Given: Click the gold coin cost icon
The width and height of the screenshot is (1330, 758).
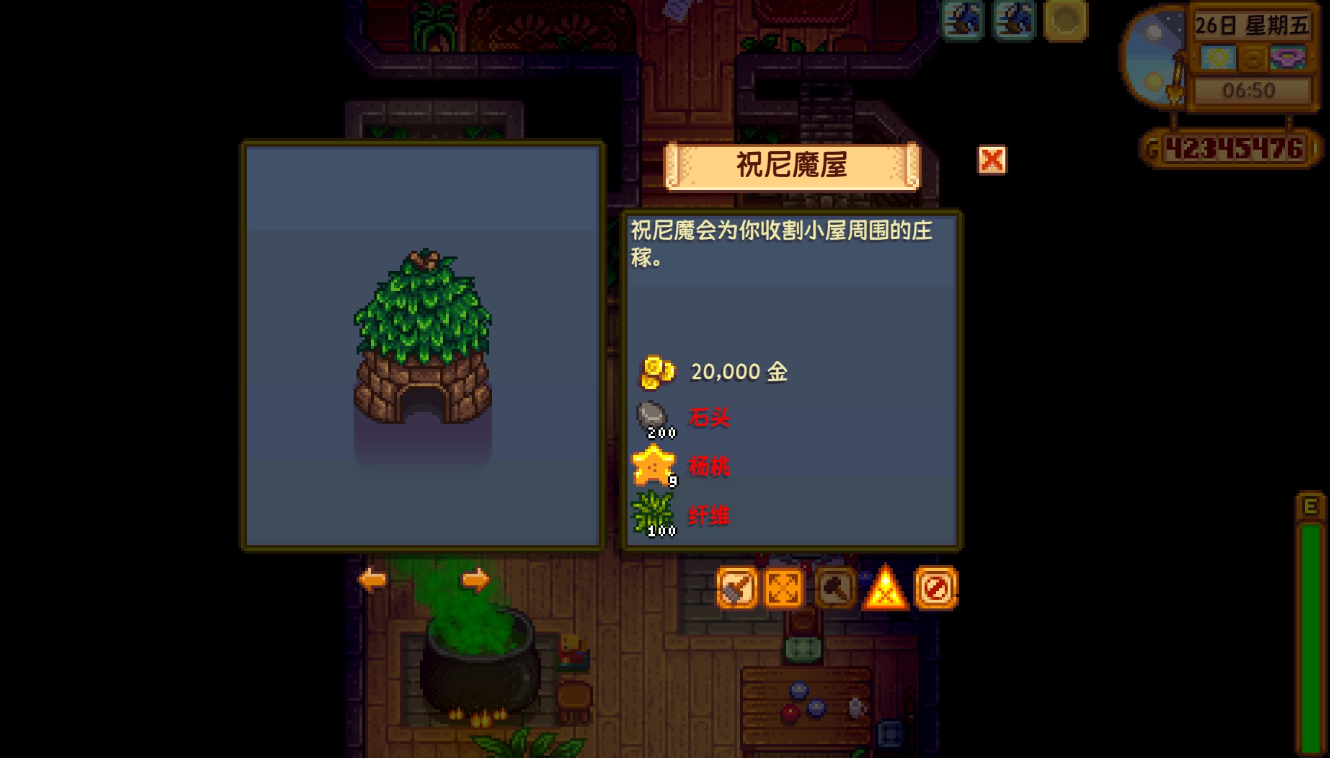Looking at the screenshot, I should 655,369.
